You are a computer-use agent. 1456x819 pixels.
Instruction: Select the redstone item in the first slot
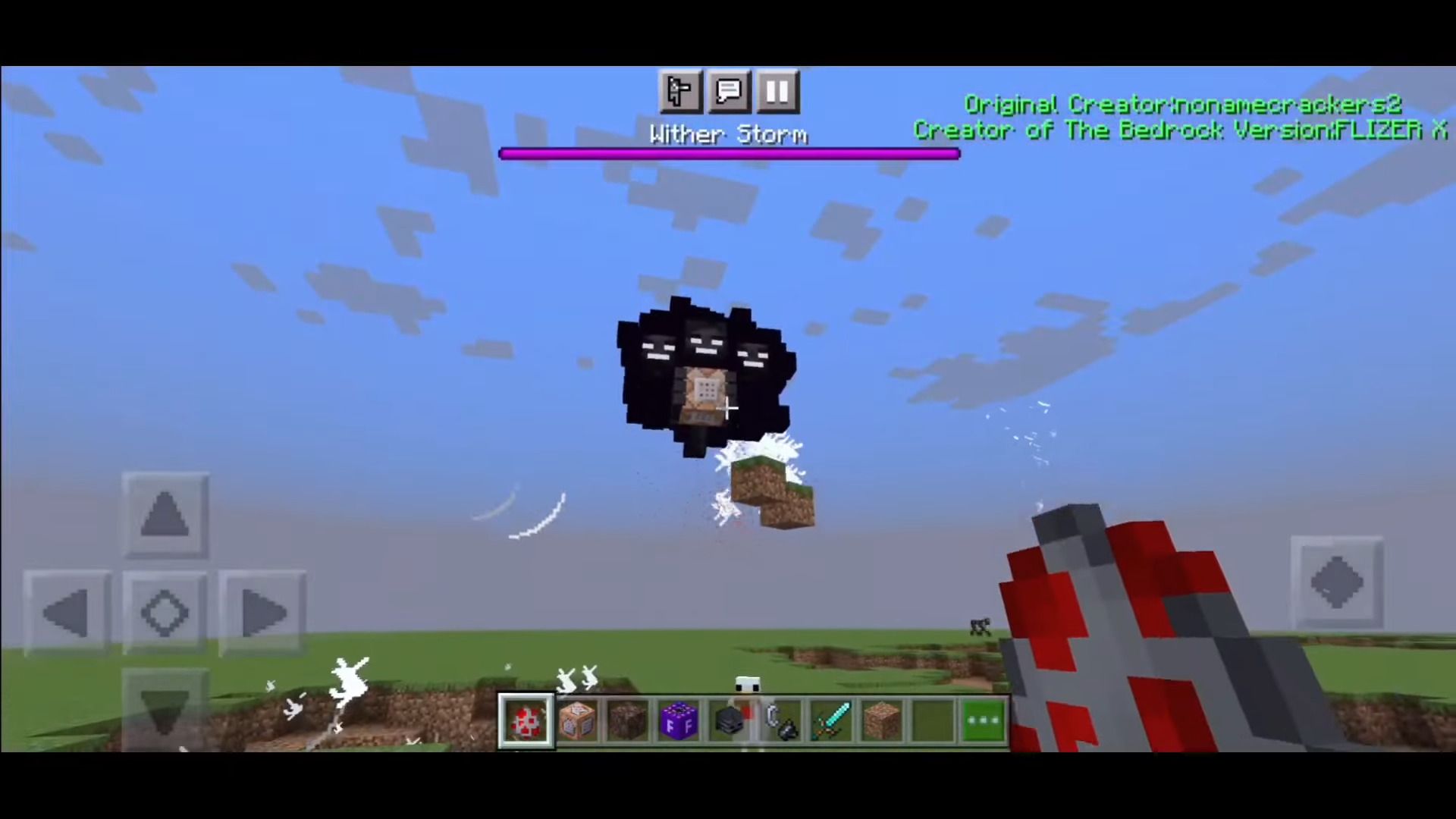coord(526,720)
